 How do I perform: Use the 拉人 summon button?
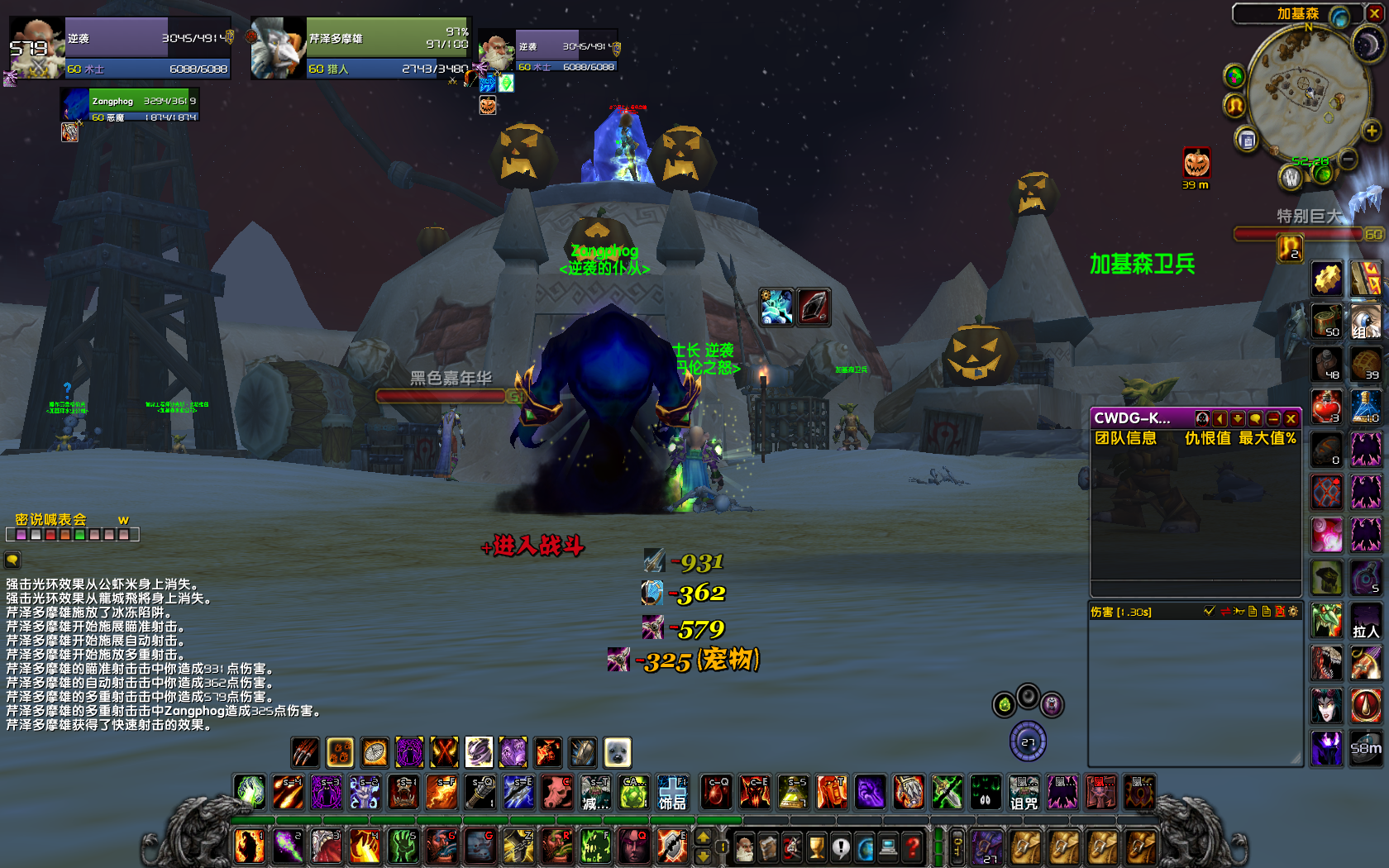[x=1366, y=622]
